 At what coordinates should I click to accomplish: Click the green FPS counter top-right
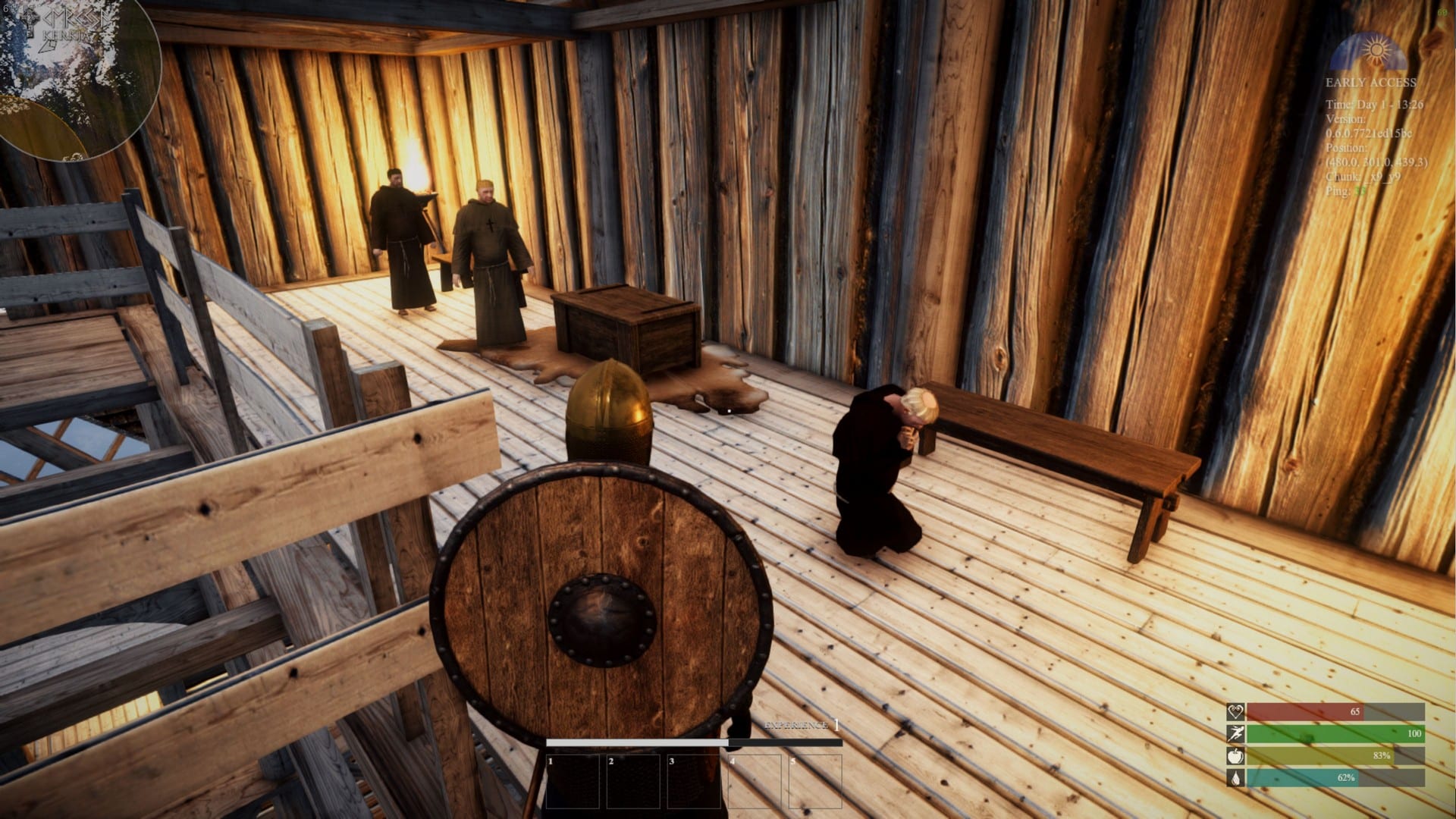coord(1443,12)
